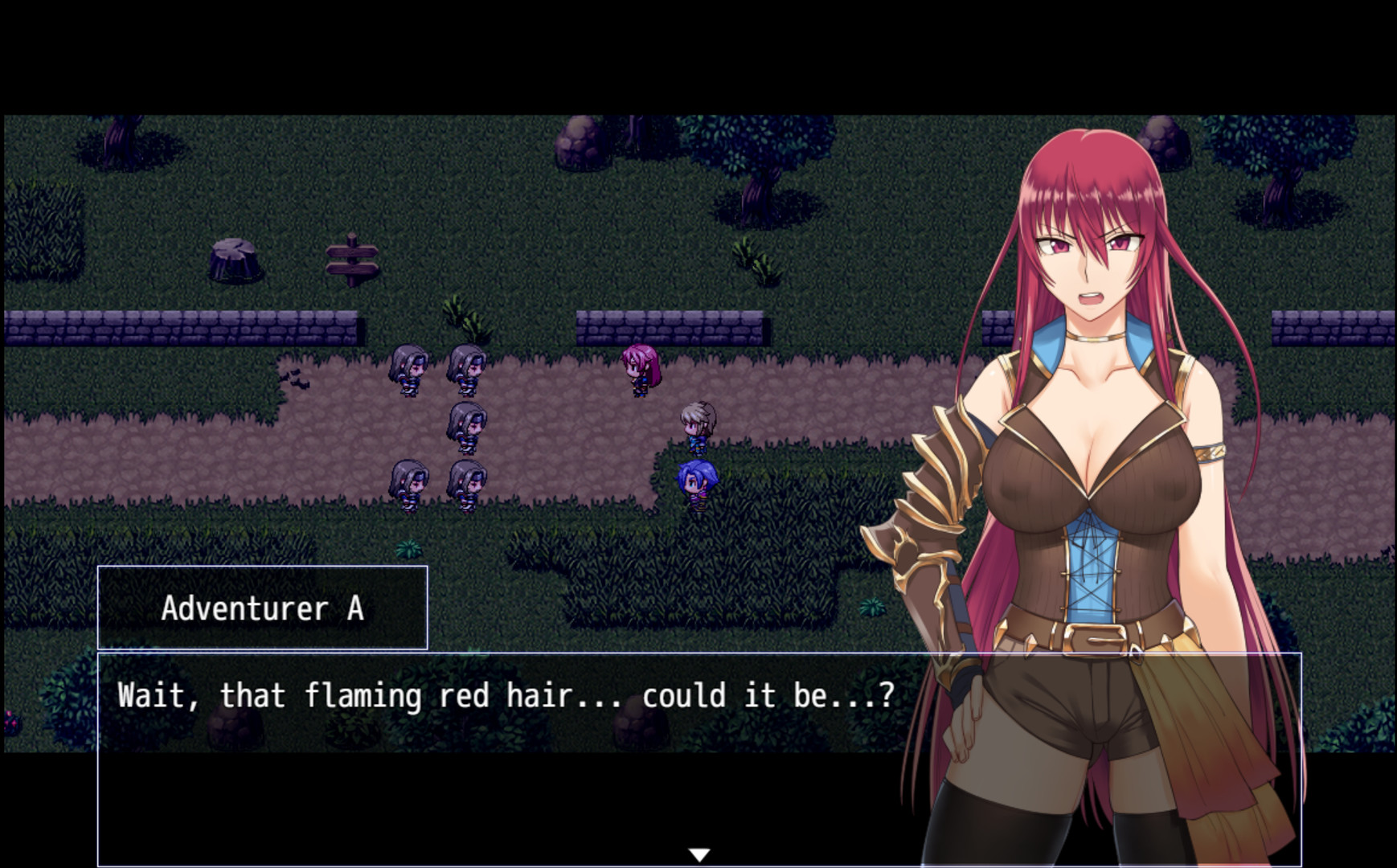Click the Adventurer A name box
This screenshot has width=1397, height=868.
pos(261,608)
